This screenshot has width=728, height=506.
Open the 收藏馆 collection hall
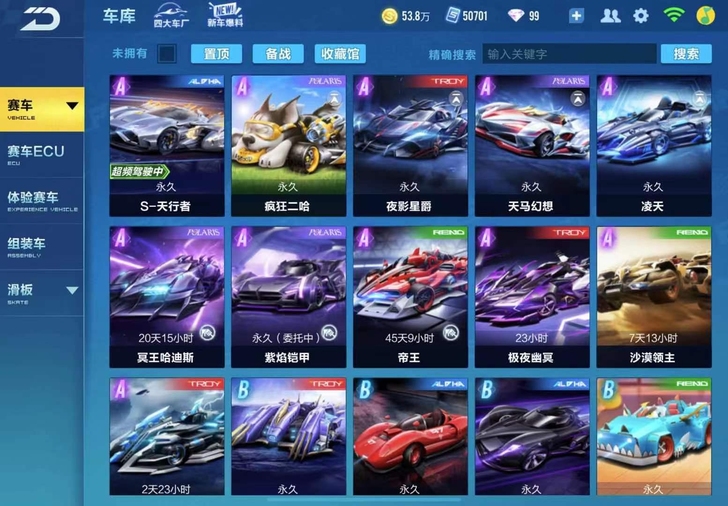point(339,54)
